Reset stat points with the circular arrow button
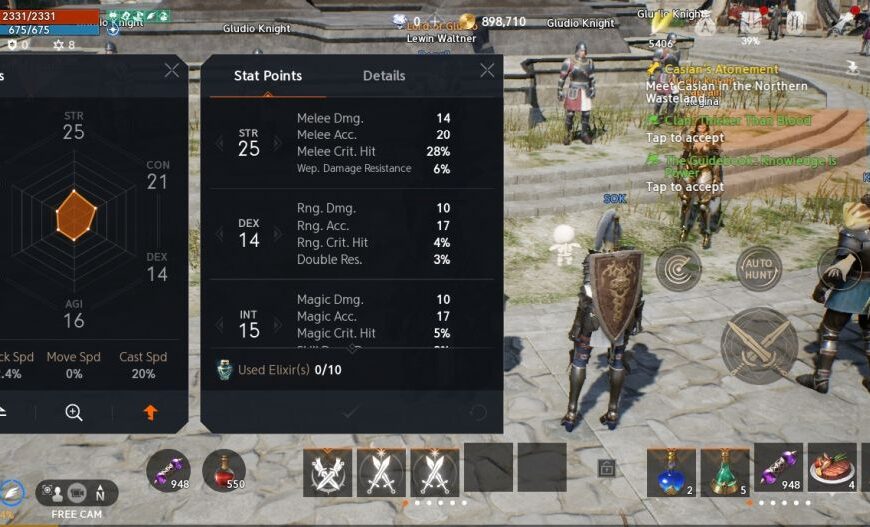The width and height of the screenshot is (870, 527). [x=478, y=412]
